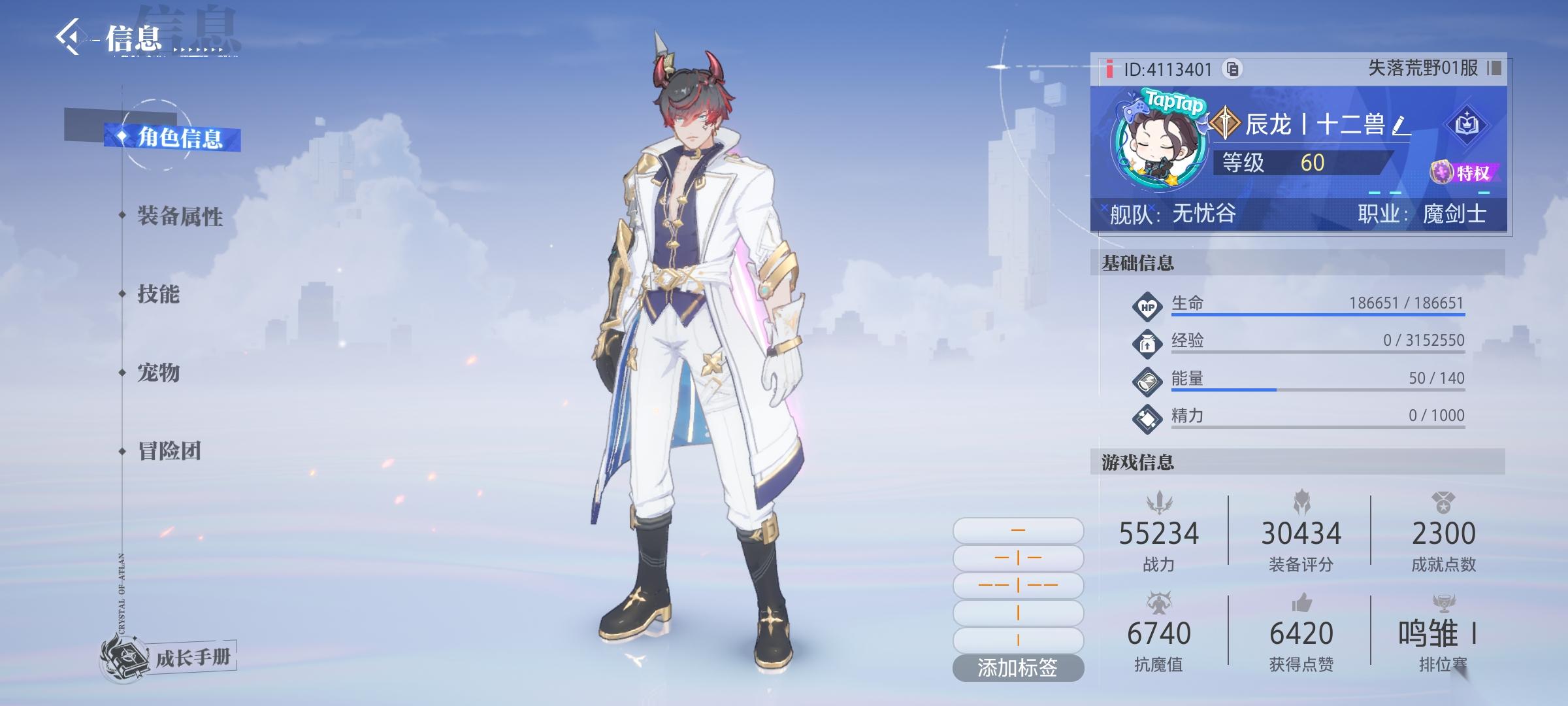Open the hexagonal book icon beside the name
The width and height of the screenshot is (1568, 706).
(1467, 124)
